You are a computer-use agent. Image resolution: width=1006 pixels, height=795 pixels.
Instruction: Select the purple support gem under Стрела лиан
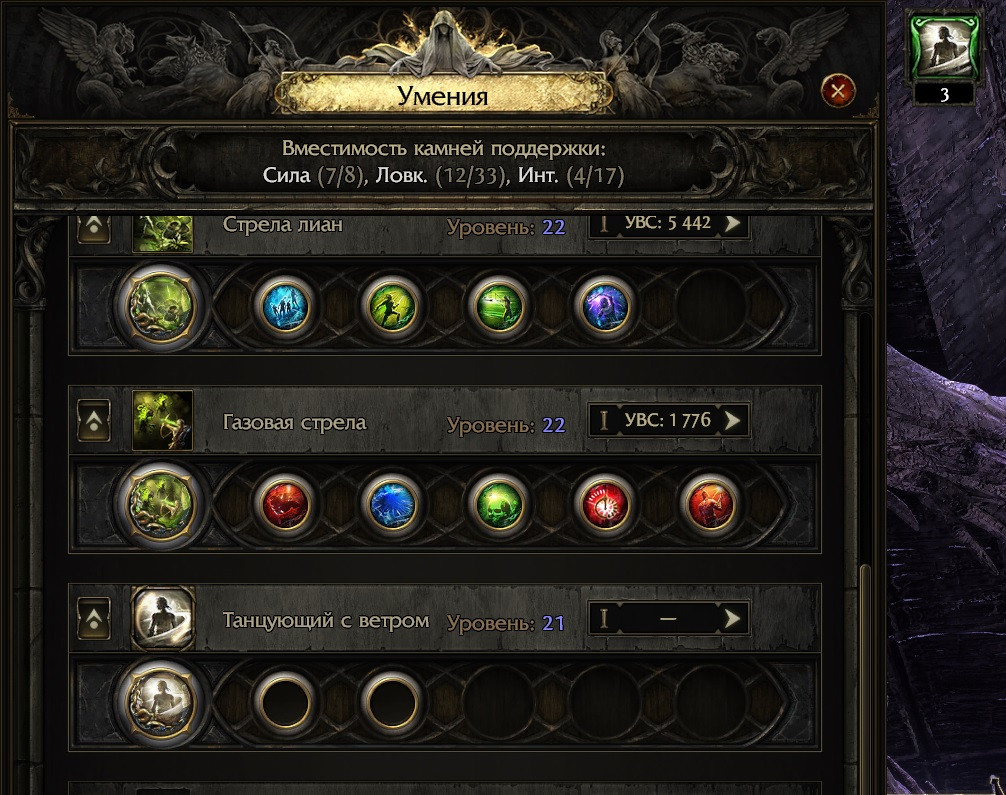click(x=604, y=305)
